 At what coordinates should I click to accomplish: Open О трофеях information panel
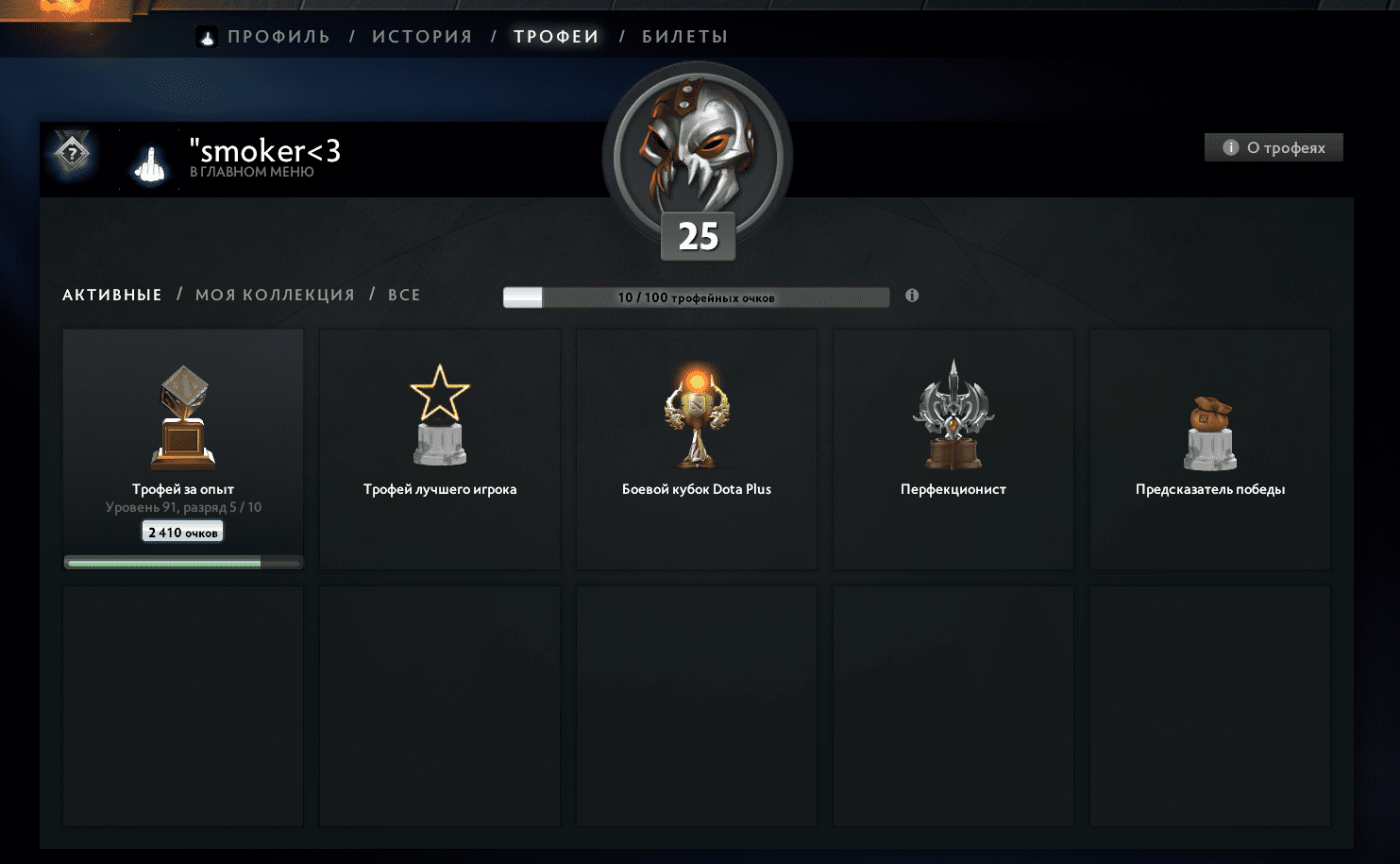[x=1273, y=147]
